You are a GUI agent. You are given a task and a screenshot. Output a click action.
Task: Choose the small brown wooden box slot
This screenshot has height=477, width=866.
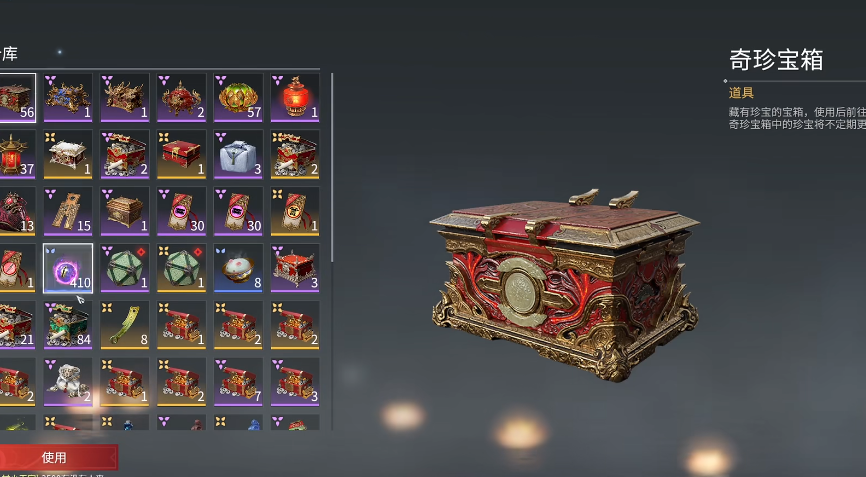125,211
